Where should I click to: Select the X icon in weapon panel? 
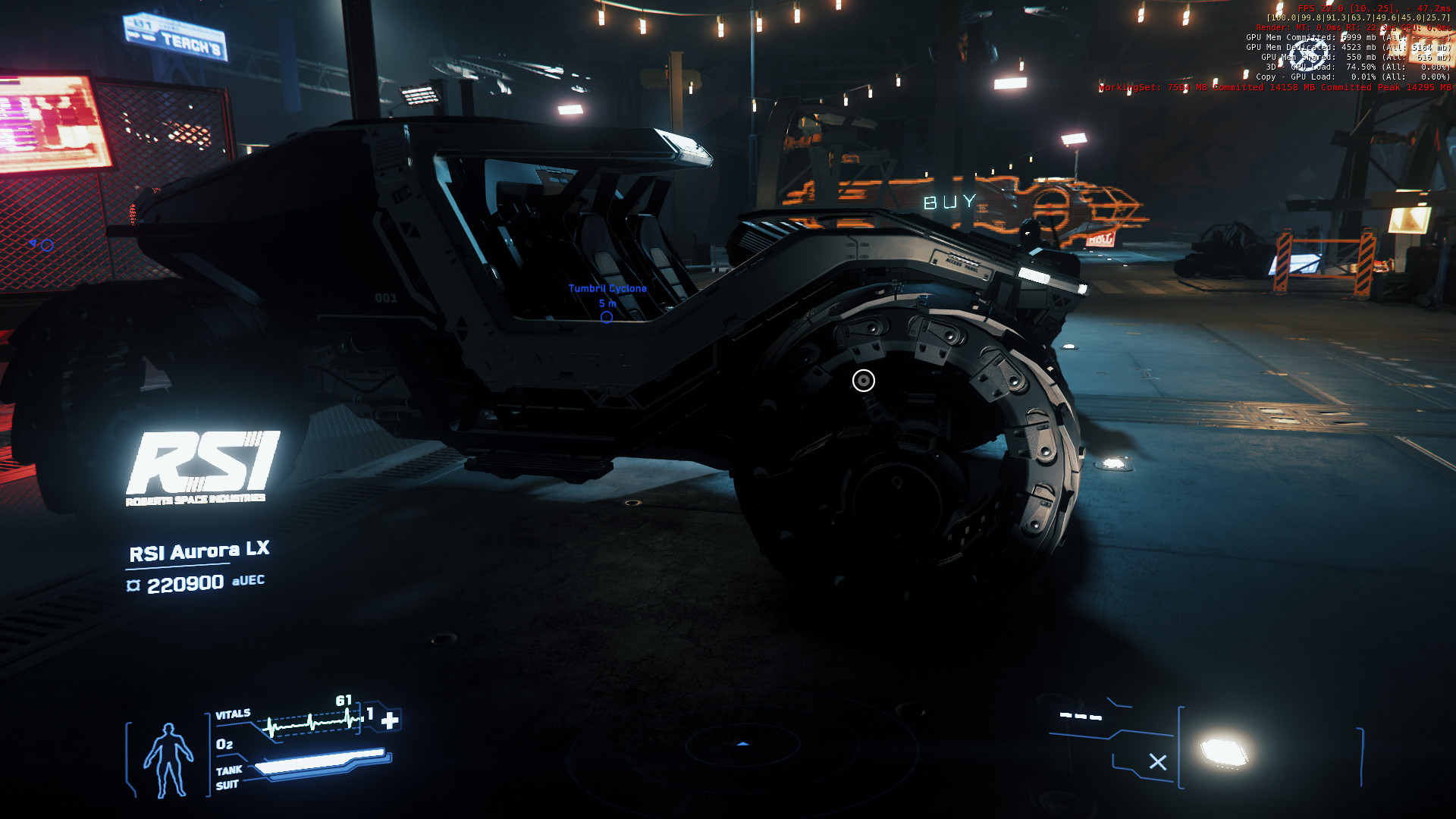[x=1157, y=762]
